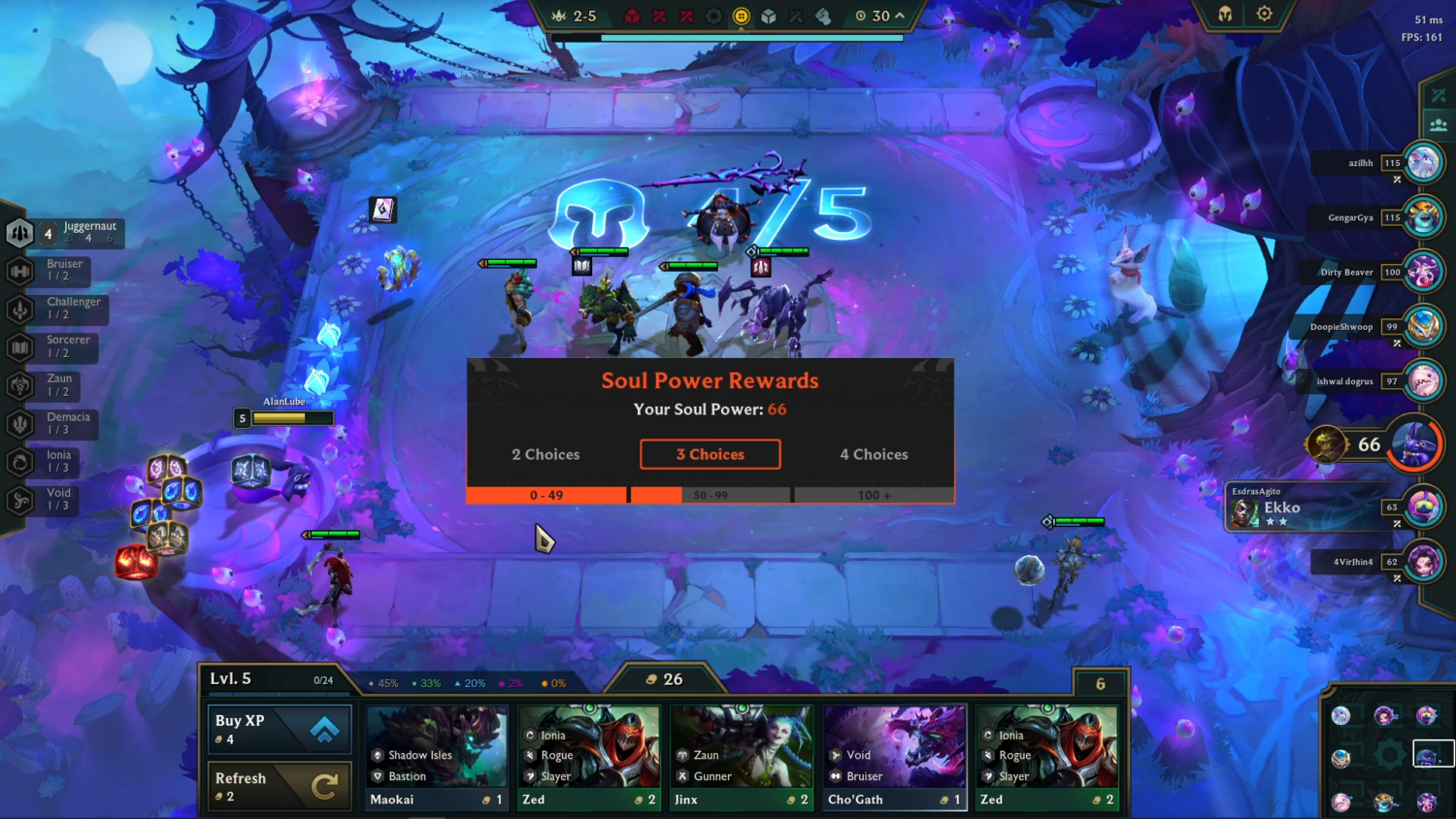The height and width of the screenshot is (819, 1456).
Task: Click the players scoreboard icon on the right
Action: pos(1440,124)
